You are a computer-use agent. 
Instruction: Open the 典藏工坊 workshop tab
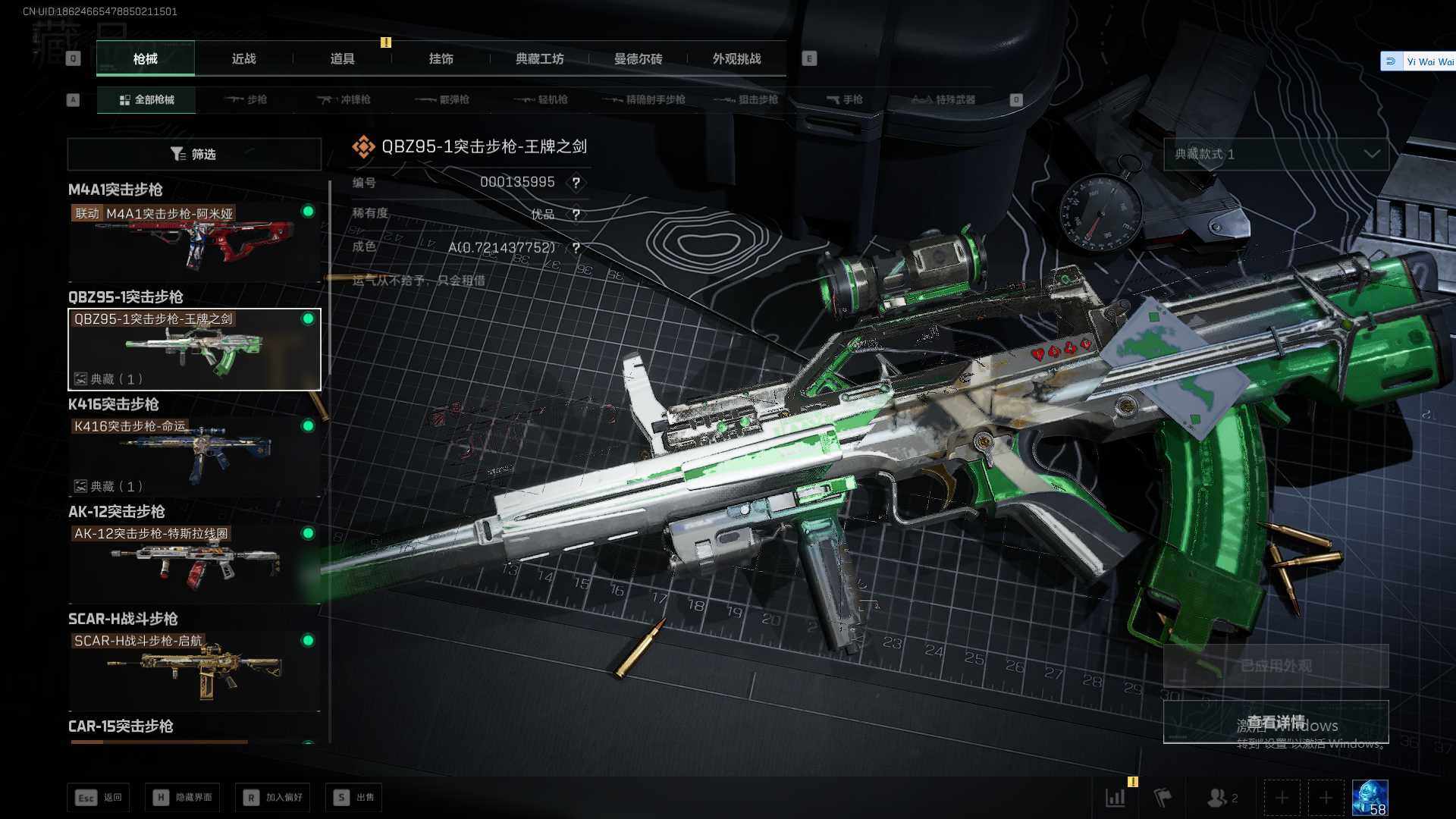point(539,59)
